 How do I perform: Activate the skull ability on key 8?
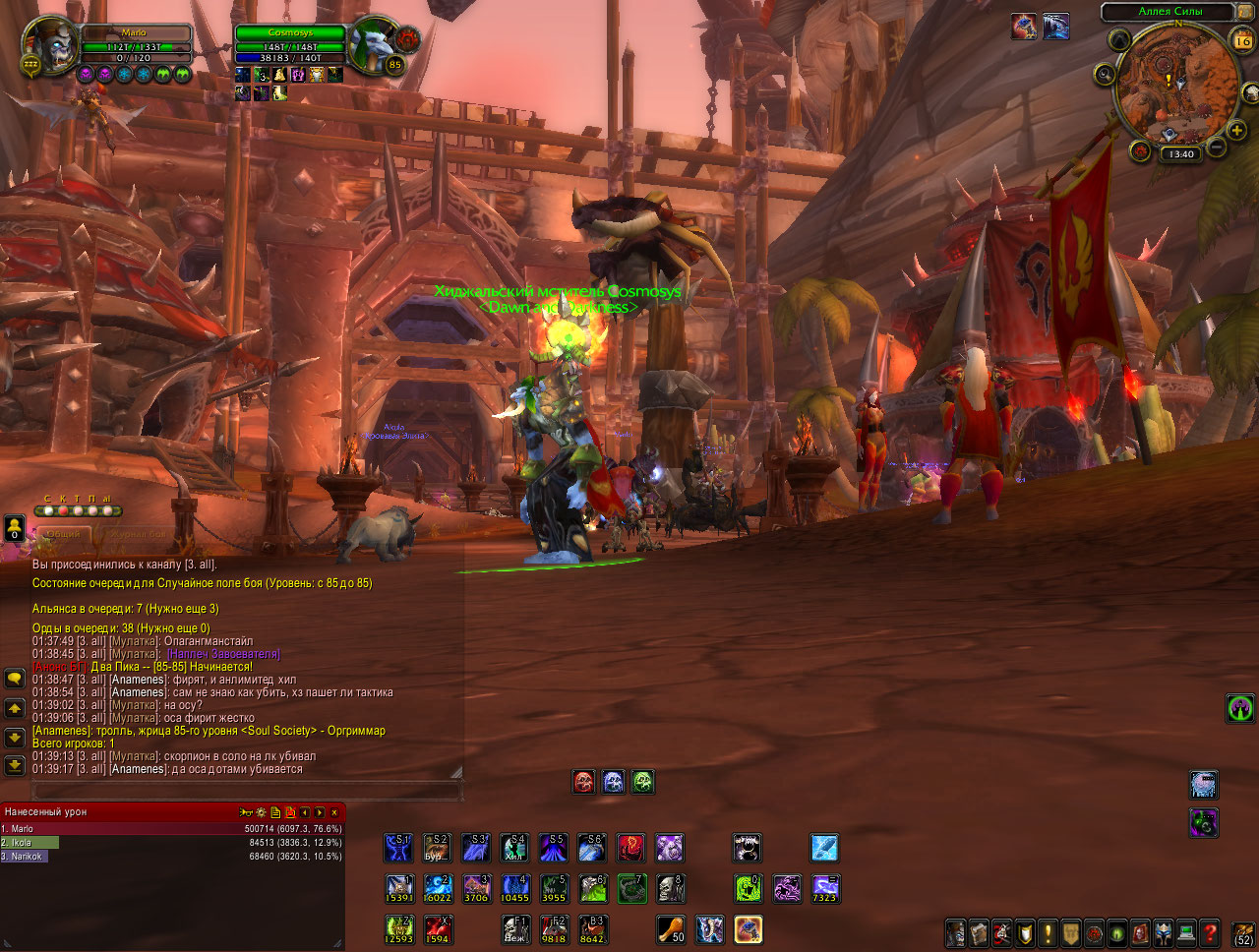[670, 889]
